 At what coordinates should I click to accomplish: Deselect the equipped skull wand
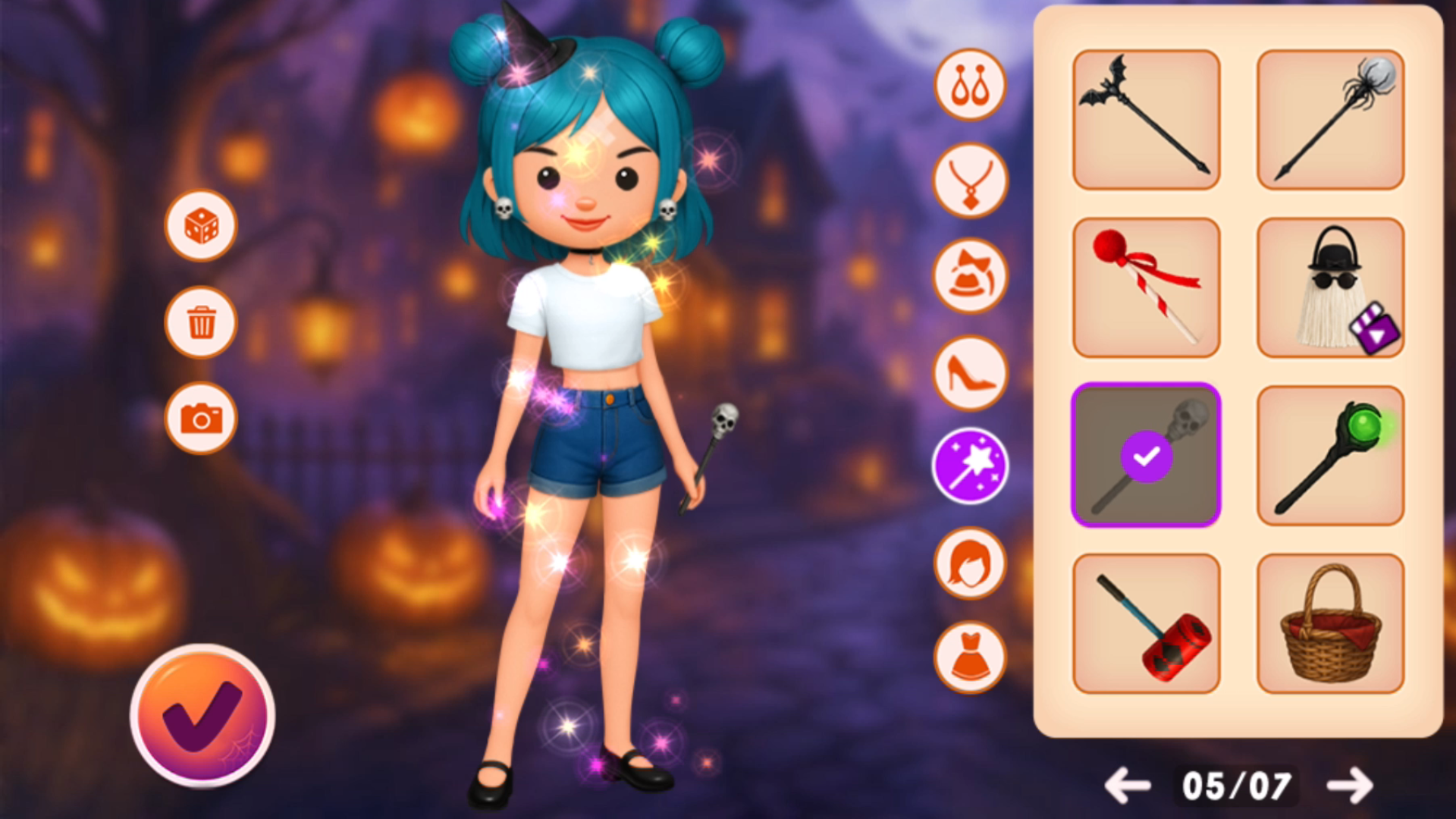1146,455
